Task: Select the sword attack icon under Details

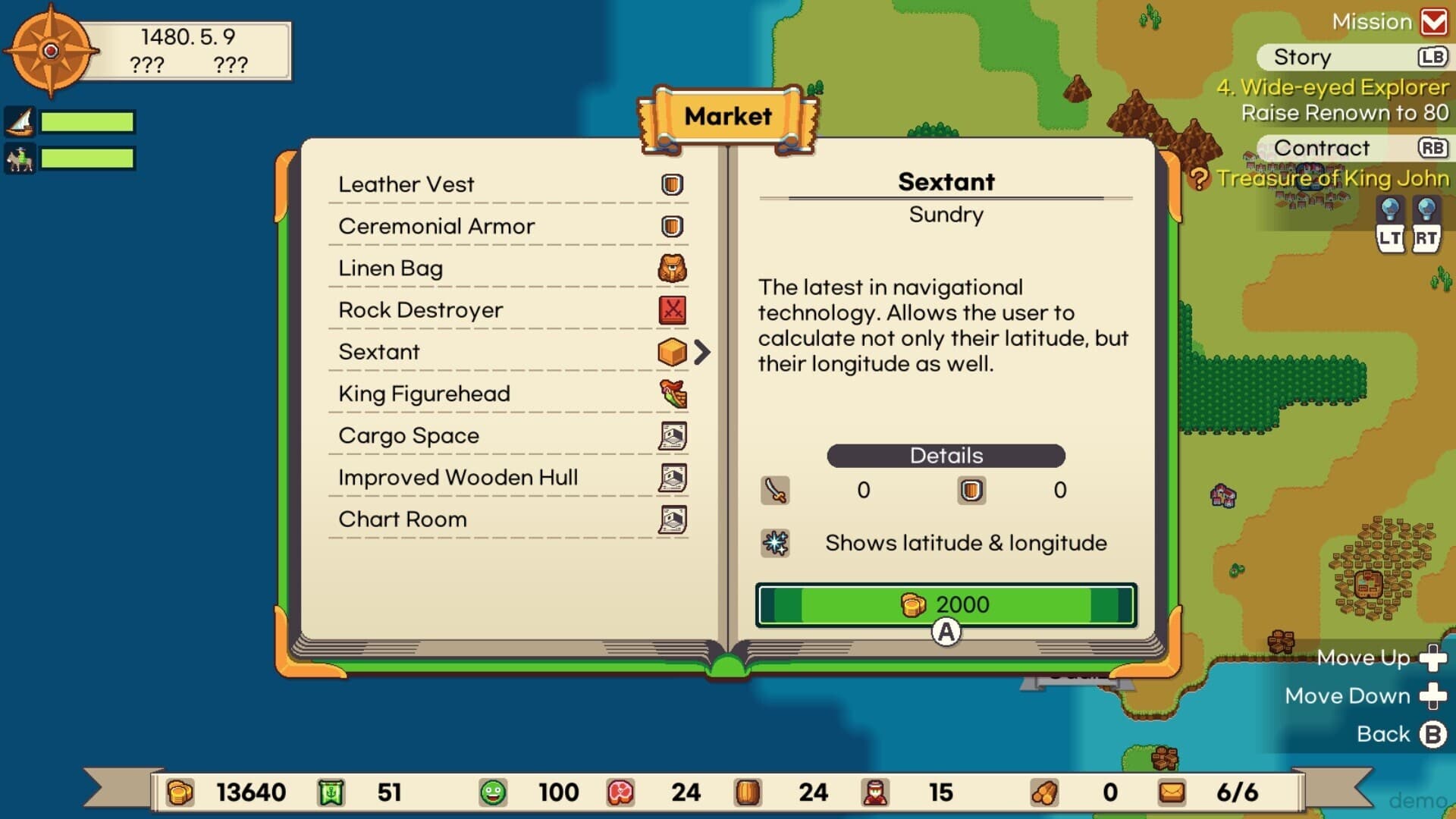Action: point(774,490)
